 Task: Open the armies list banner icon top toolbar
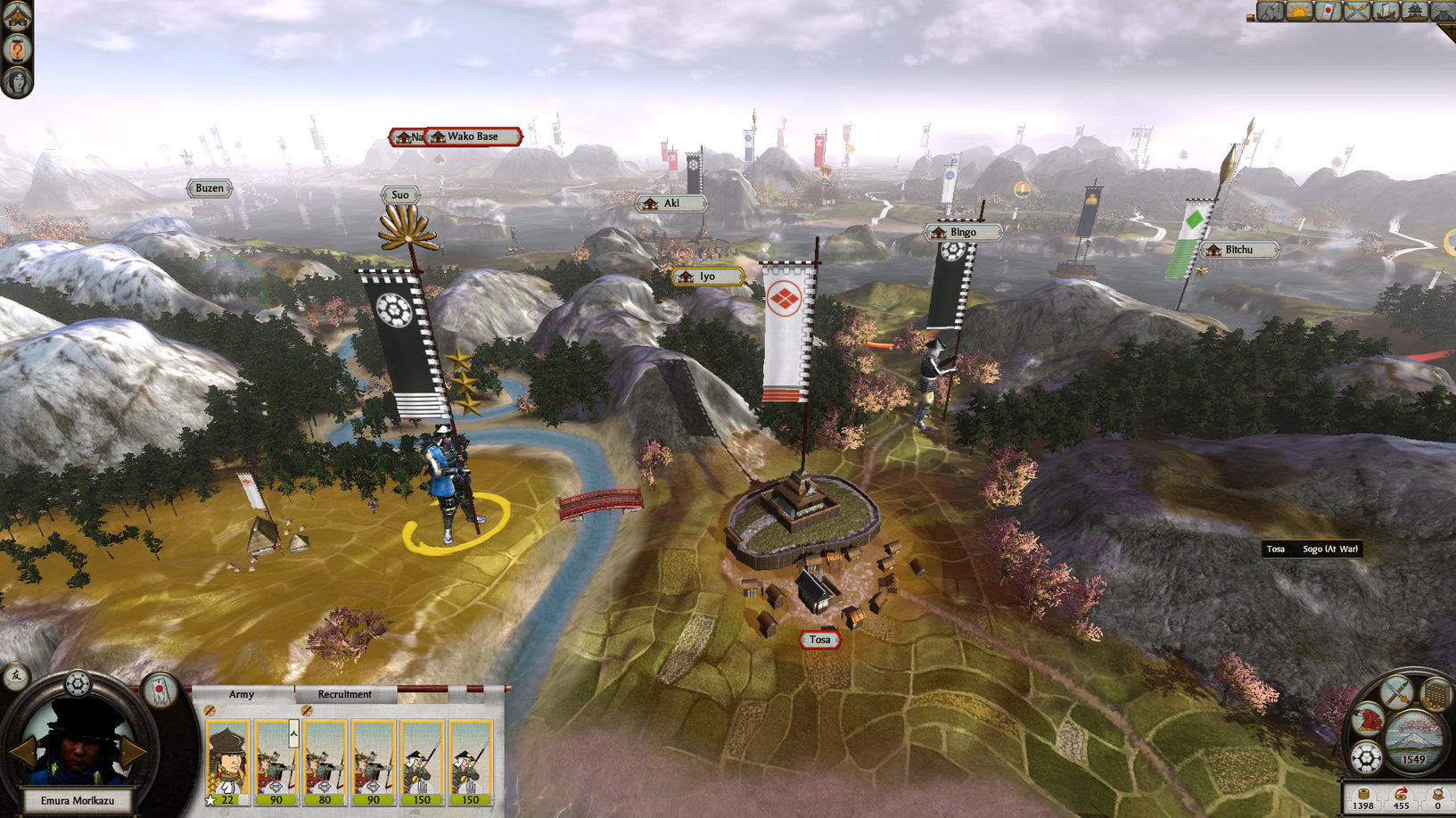click(x=1327, y=11)
